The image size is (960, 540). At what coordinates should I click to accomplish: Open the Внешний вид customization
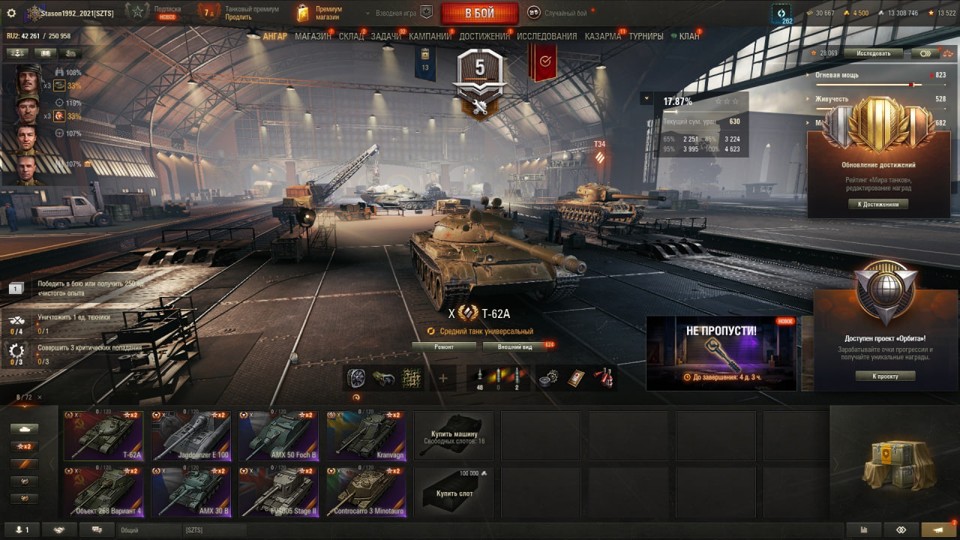(515, 347)
